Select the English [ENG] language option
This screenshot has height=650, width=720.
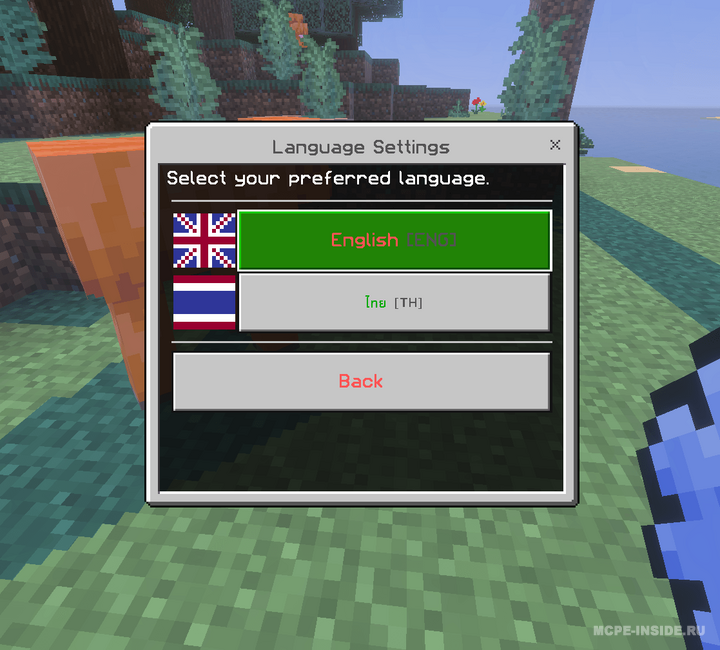pyautogui.click(x=394, y=240)
